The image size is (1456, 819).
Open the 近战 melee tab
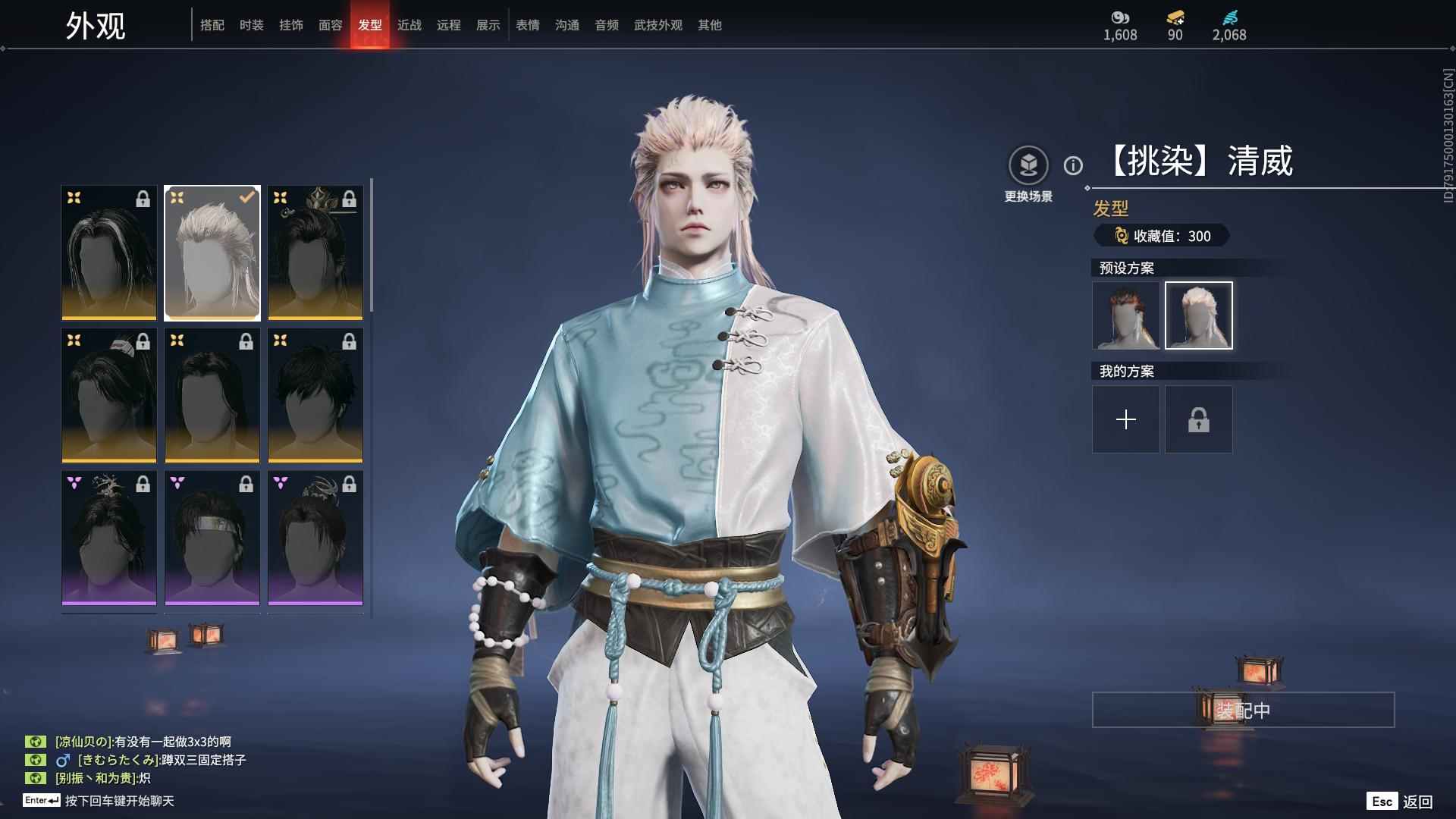point(409,25)
